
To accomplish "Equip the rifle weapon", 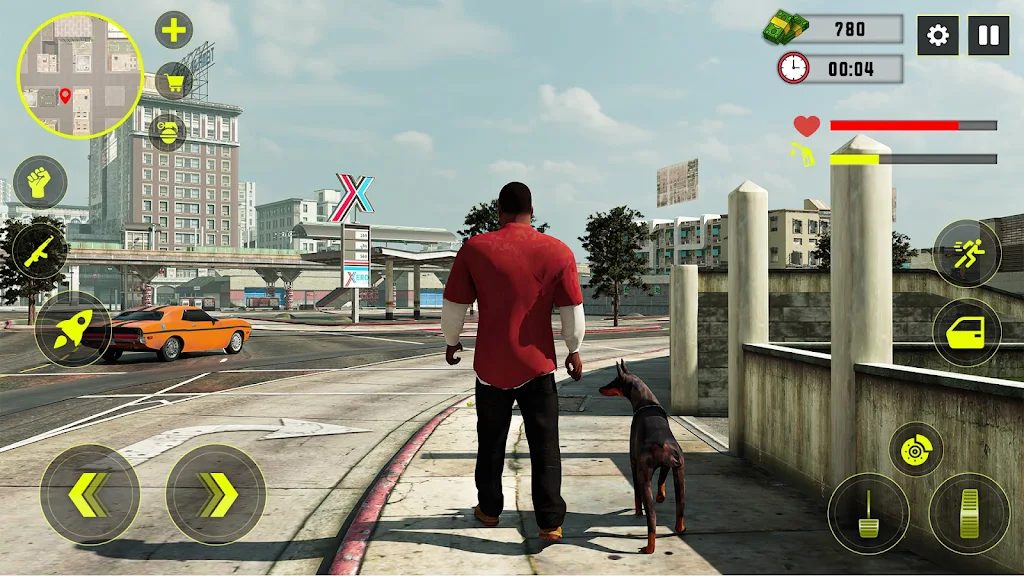I will (41, 250).
